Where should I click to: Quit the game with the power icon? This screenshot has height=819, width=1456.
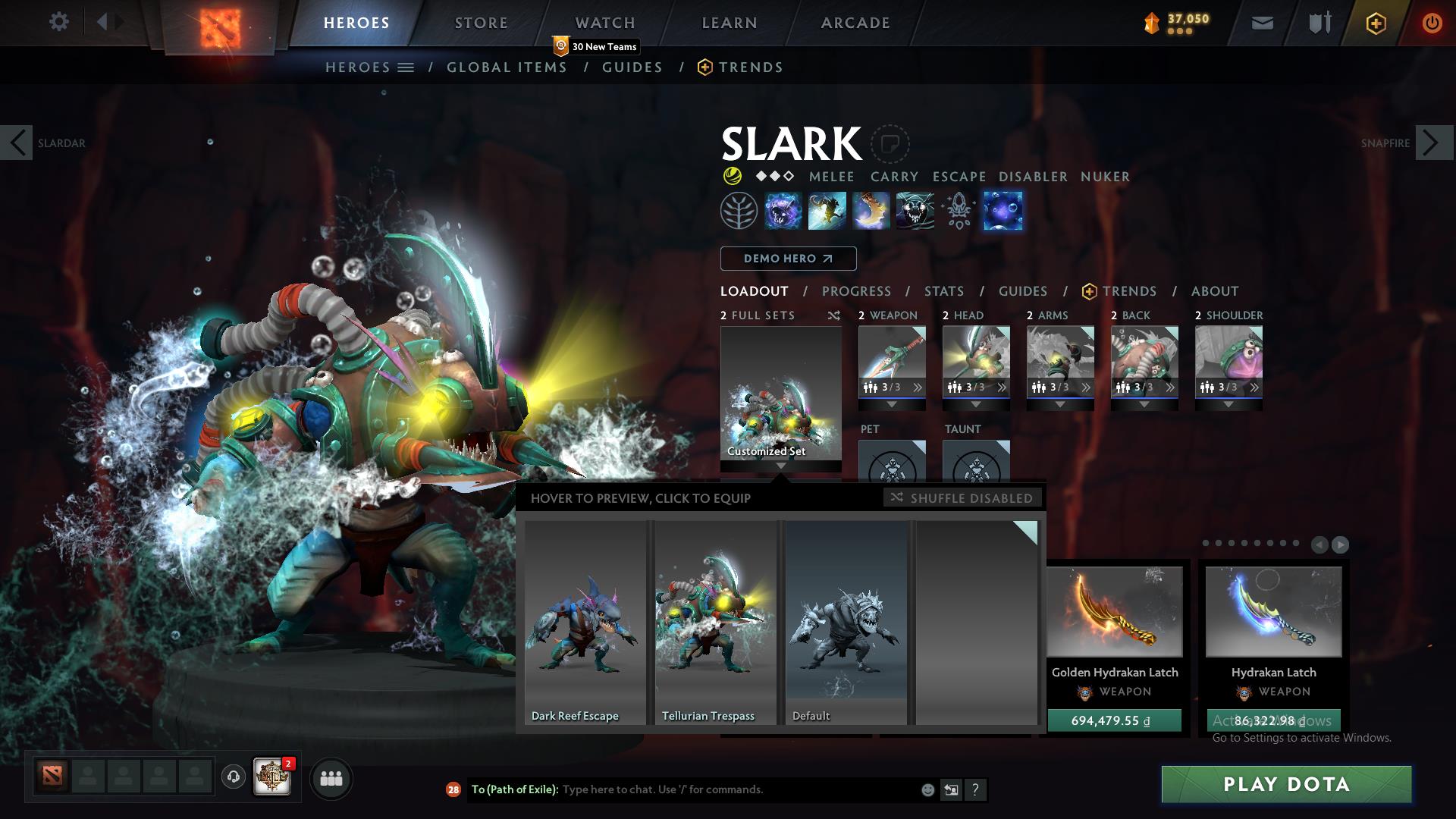click(1431, 23)
